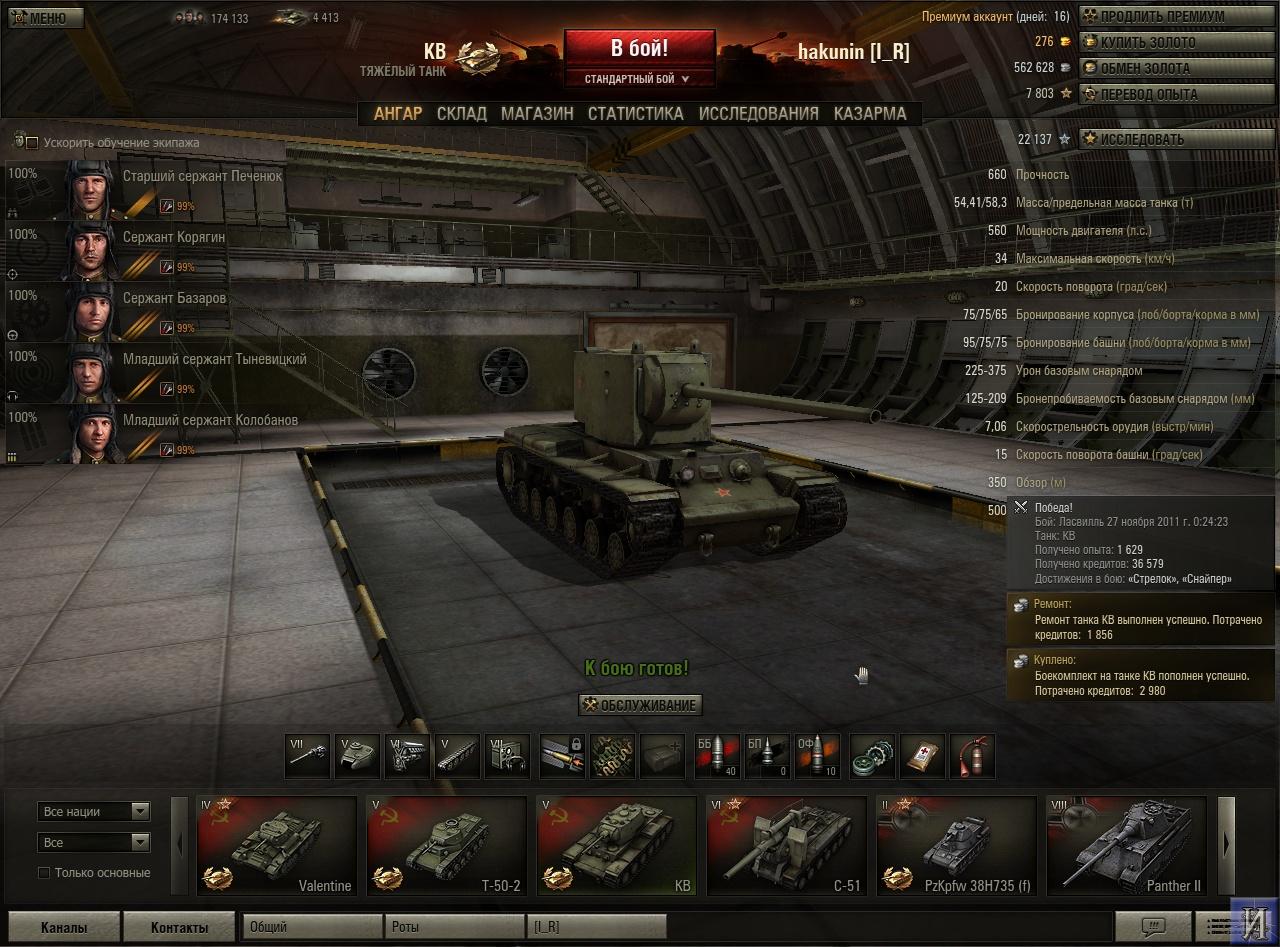Switch to the СКЛАД tab

(x=461, y=114)
